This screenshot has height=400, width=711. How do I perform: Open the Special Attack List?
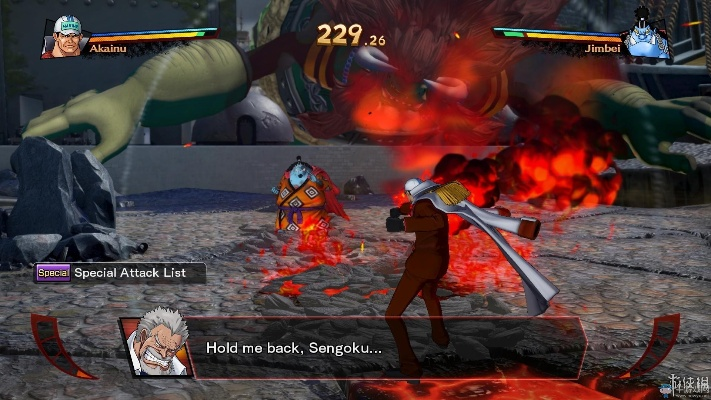tap(120, 272)
